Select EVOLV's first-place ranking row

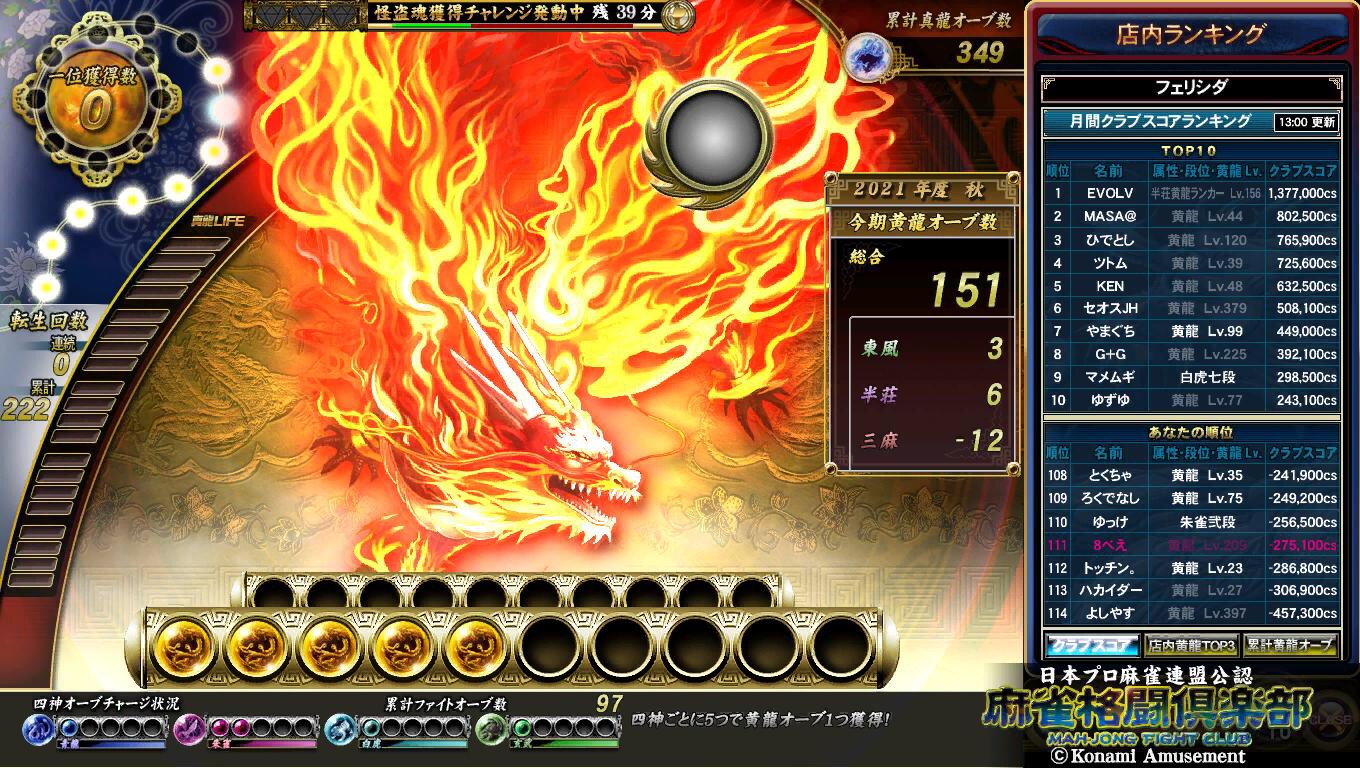[1190, 194]
